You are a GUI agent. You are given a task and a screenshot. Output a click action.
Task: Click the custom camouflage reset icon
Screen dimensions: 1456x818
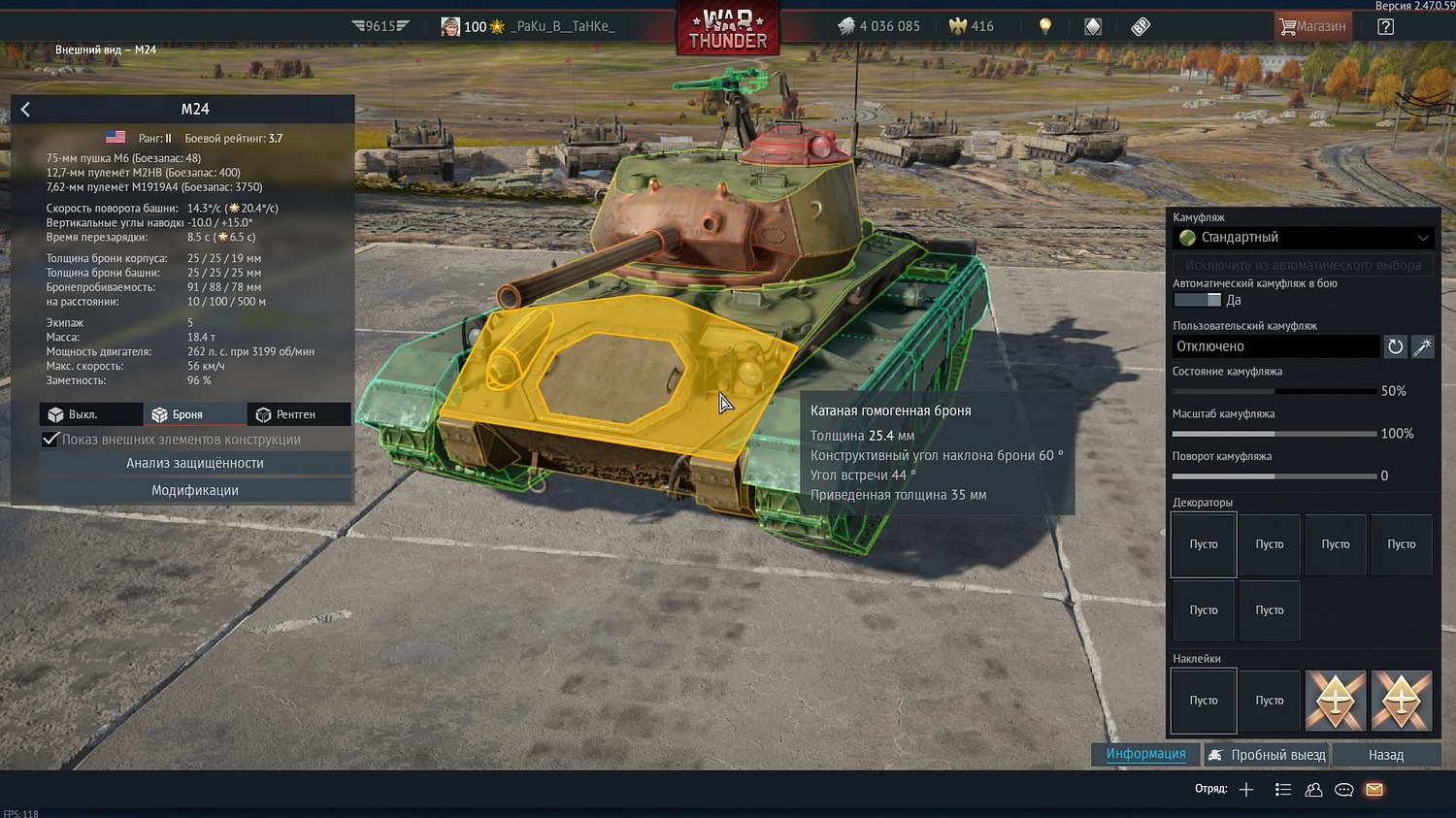pyautogui.click(x=1396, y=346)
